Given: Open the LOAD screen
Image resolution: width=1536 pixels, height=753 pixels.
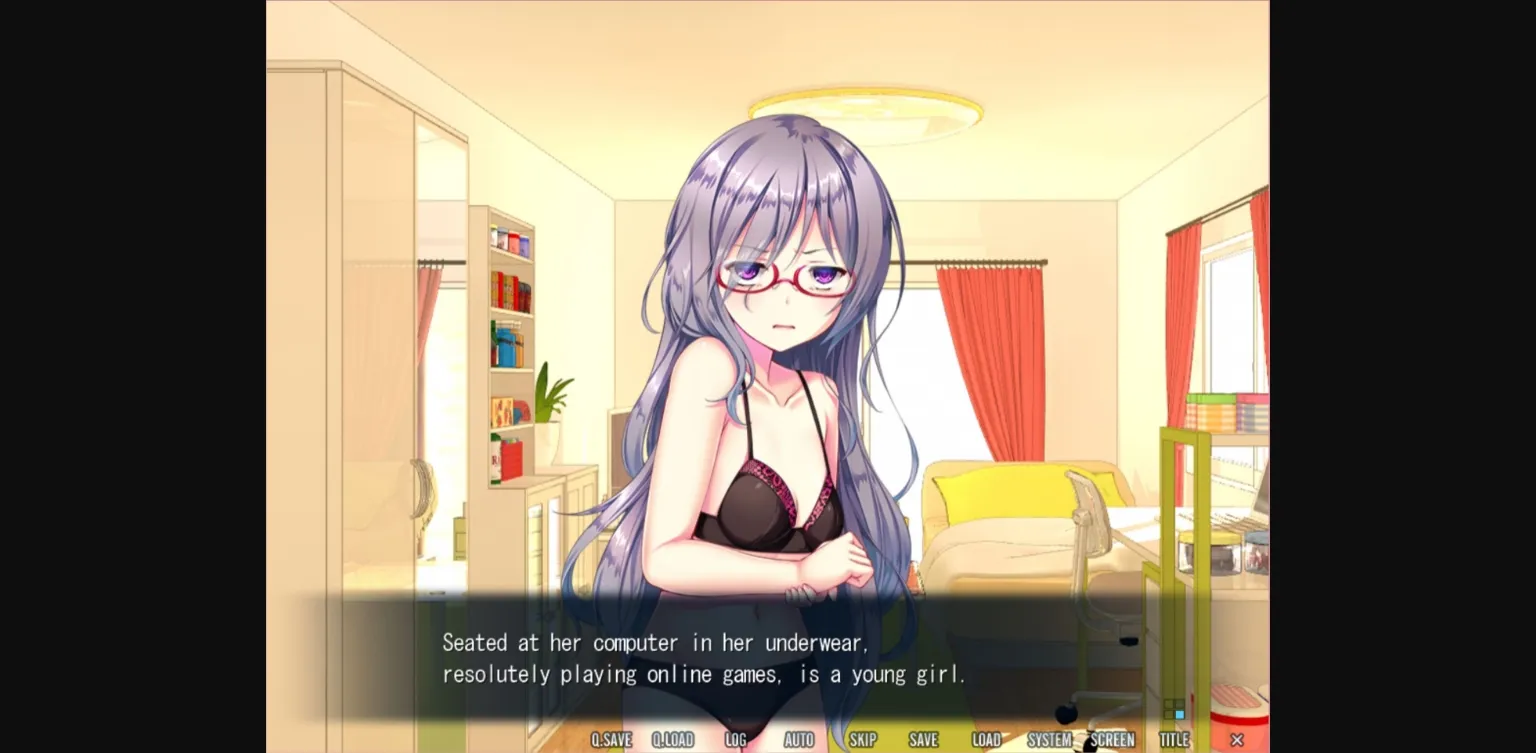Looking at the screenshot, I should pyautogui.click(x=986, y=739).
